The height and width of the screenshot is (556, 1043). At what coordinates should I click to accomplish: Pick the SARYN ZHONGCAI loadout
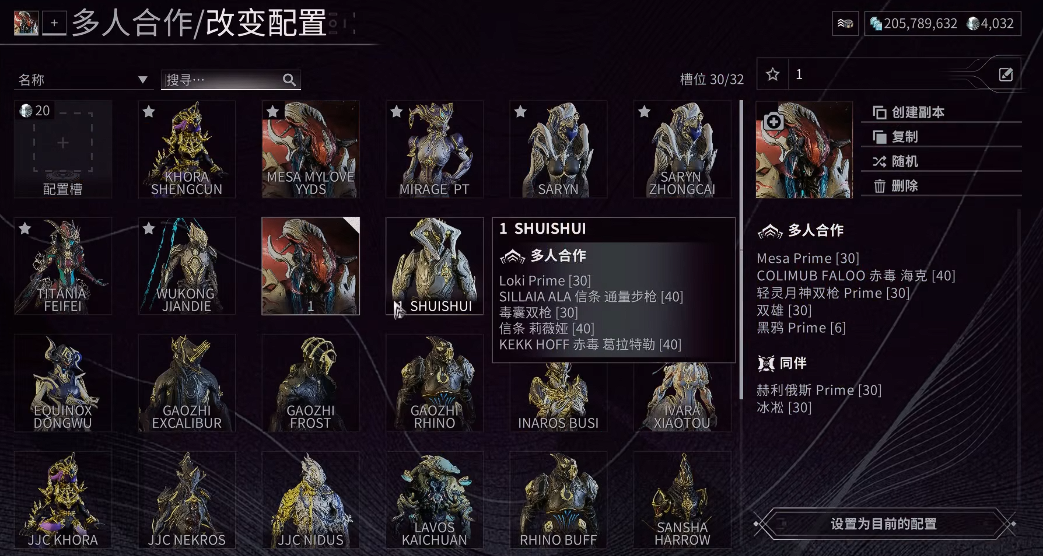tap(682, 150)
